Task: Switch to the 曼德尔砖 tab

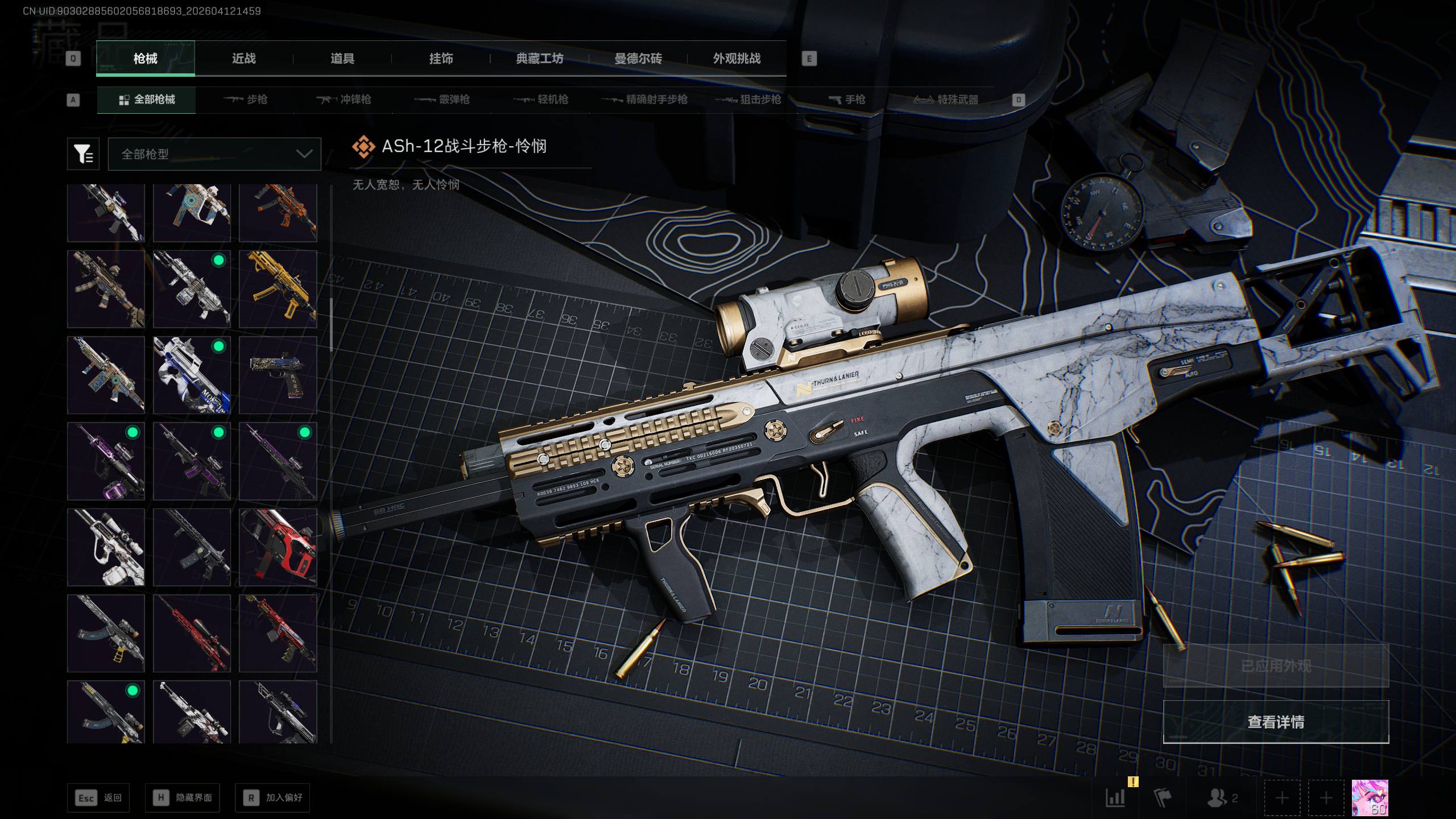Action: coord(638,58)
